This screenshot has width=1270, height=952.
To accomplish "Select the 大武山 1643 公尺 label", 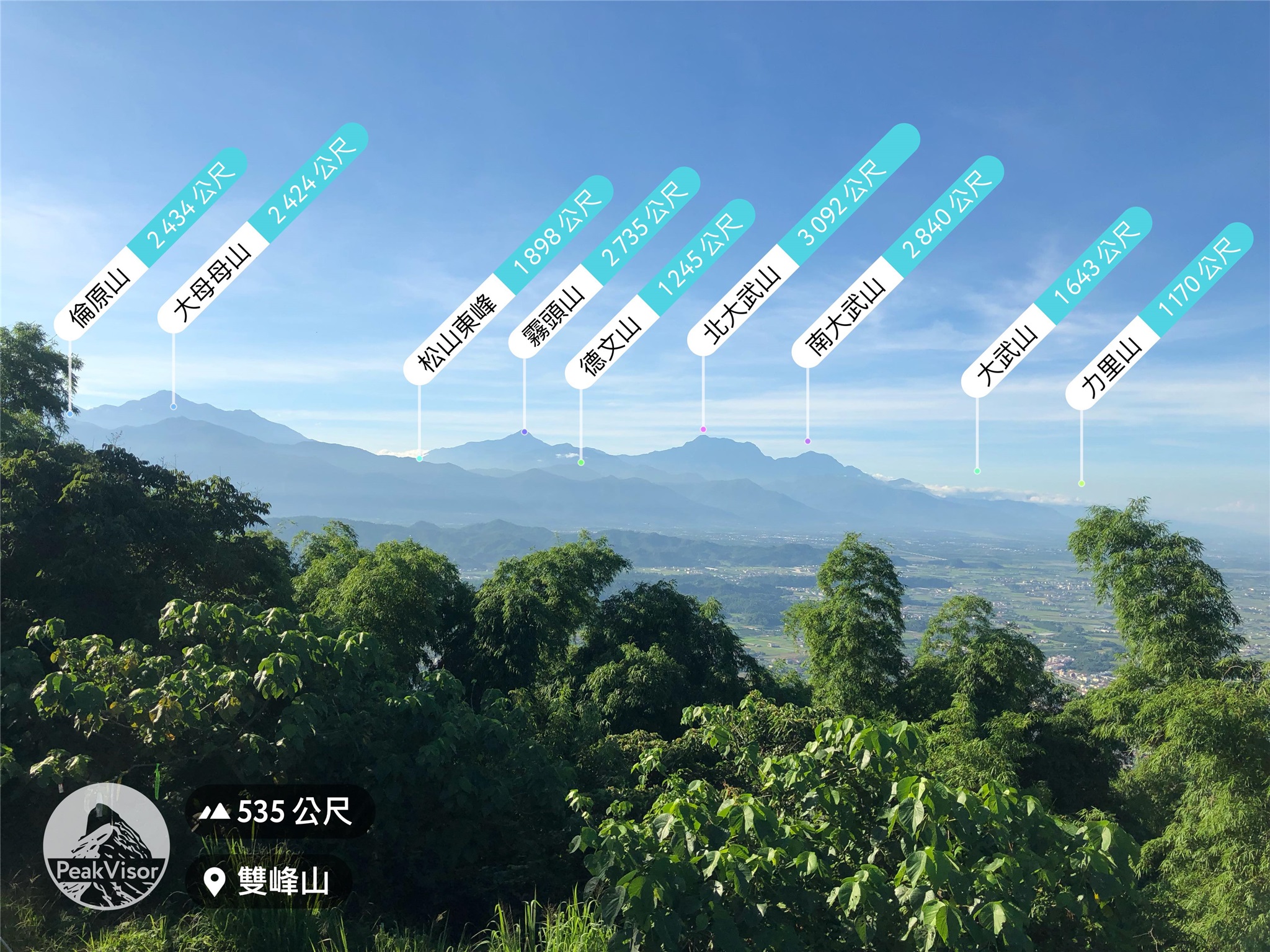I will [1057, 302].
